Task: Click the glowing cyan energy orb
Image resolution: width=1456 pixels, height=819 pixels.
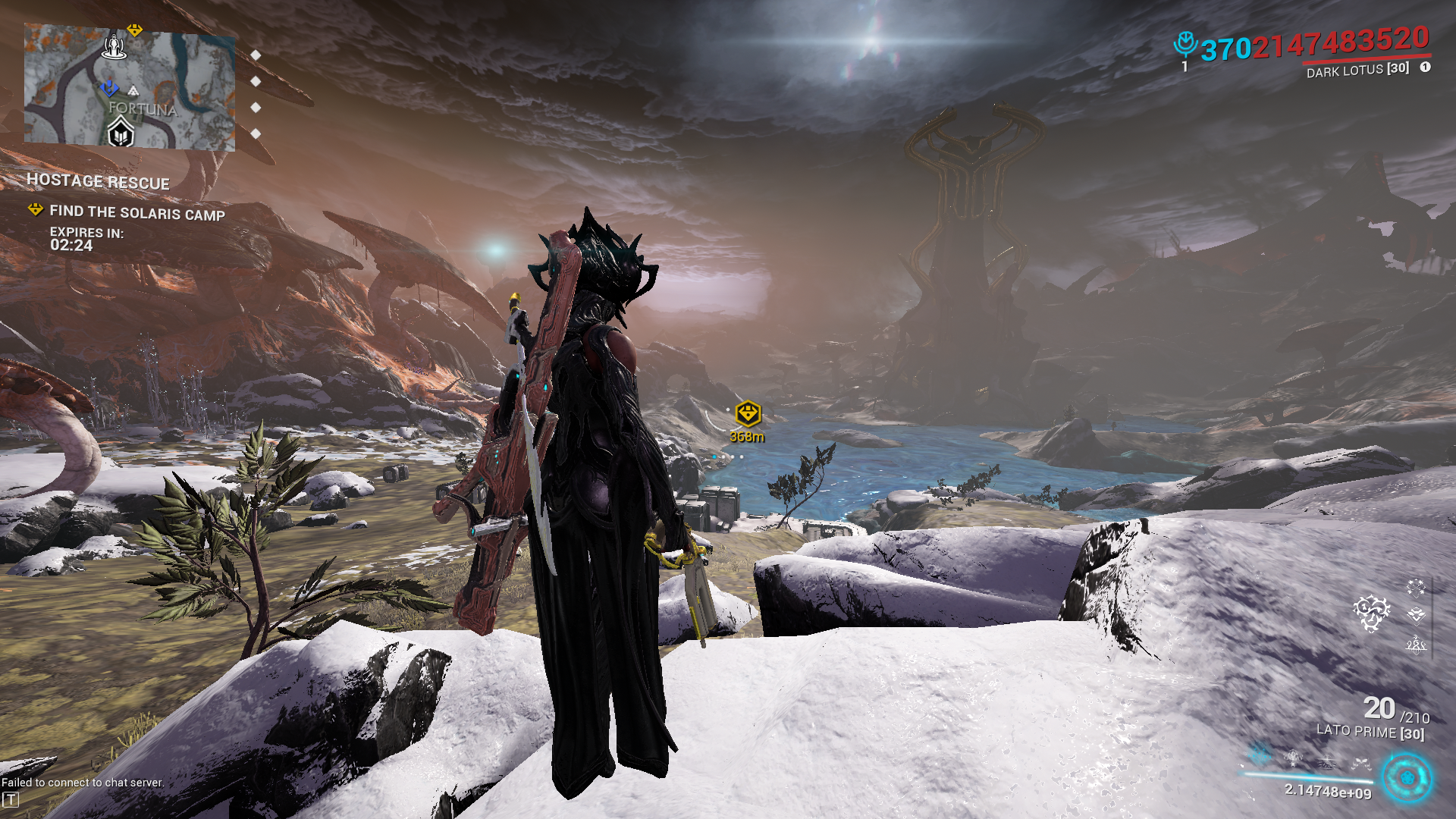Action: pos(1407,777)
